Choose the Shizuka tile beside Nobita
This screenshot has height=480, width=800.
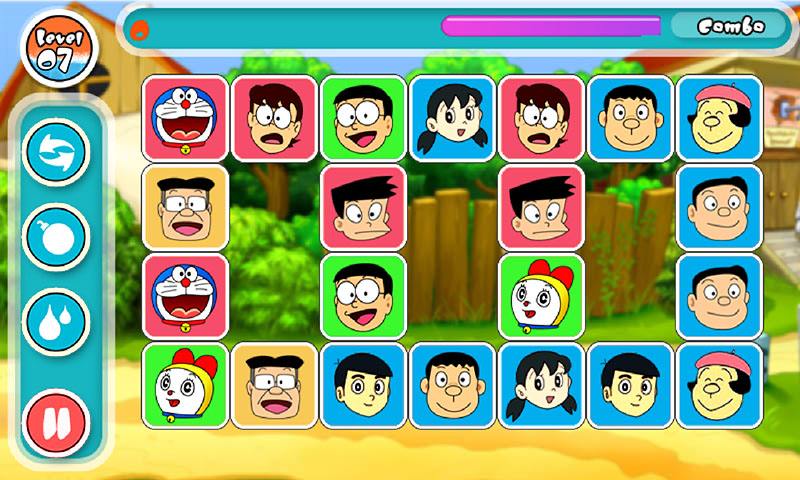click(x=452, y=119)
